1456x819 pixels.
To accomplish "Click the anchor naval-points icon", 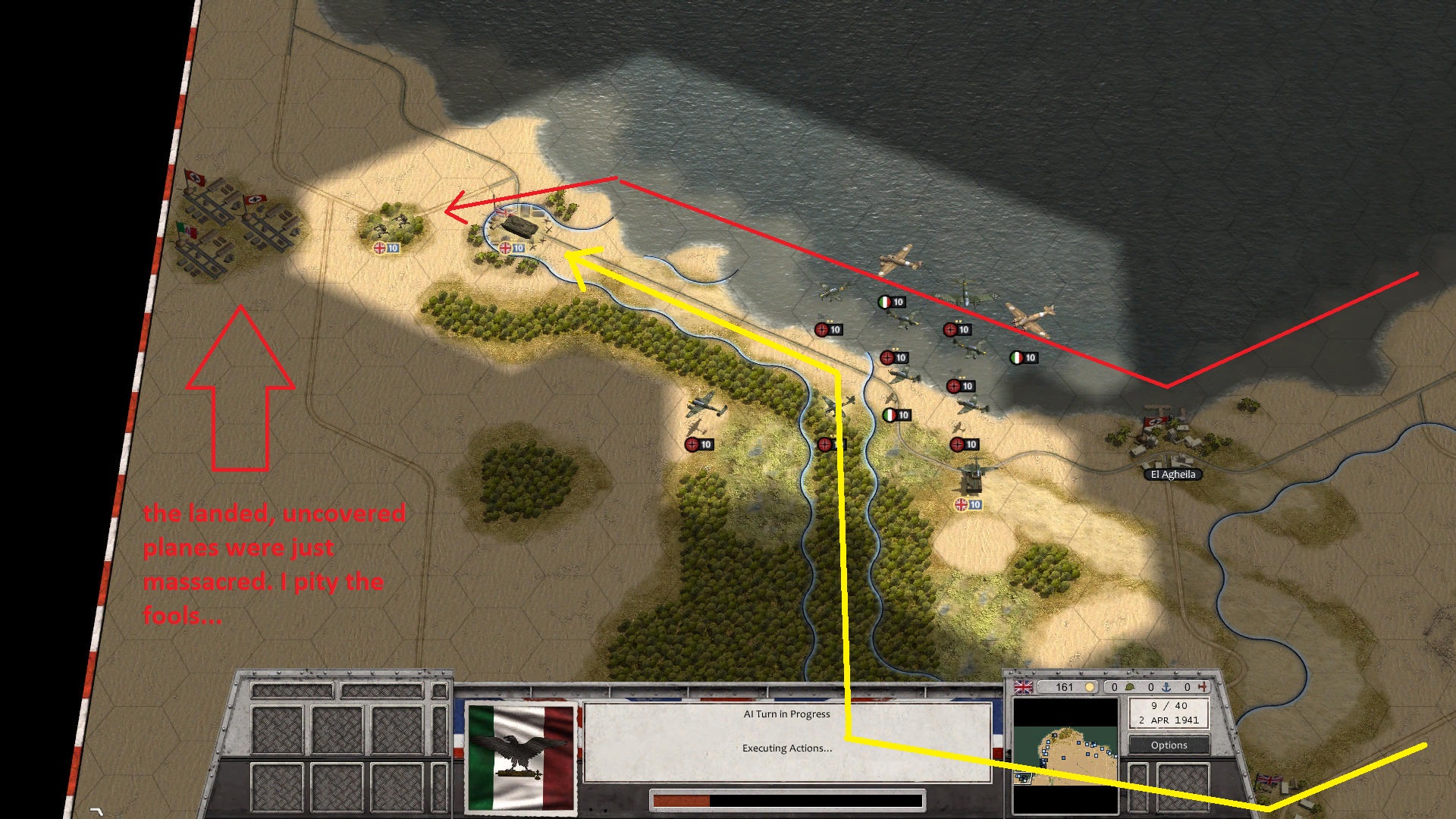I will pyautogui.click(x=1166, y=686).
